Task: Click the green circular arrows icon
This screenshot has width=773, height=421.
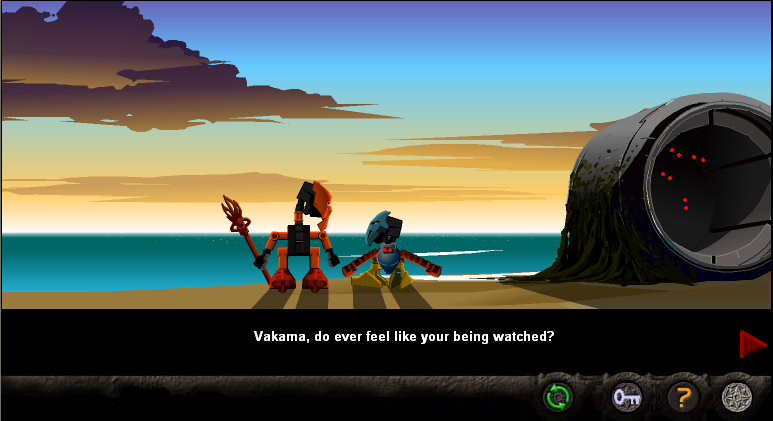Action: [557, 398]
